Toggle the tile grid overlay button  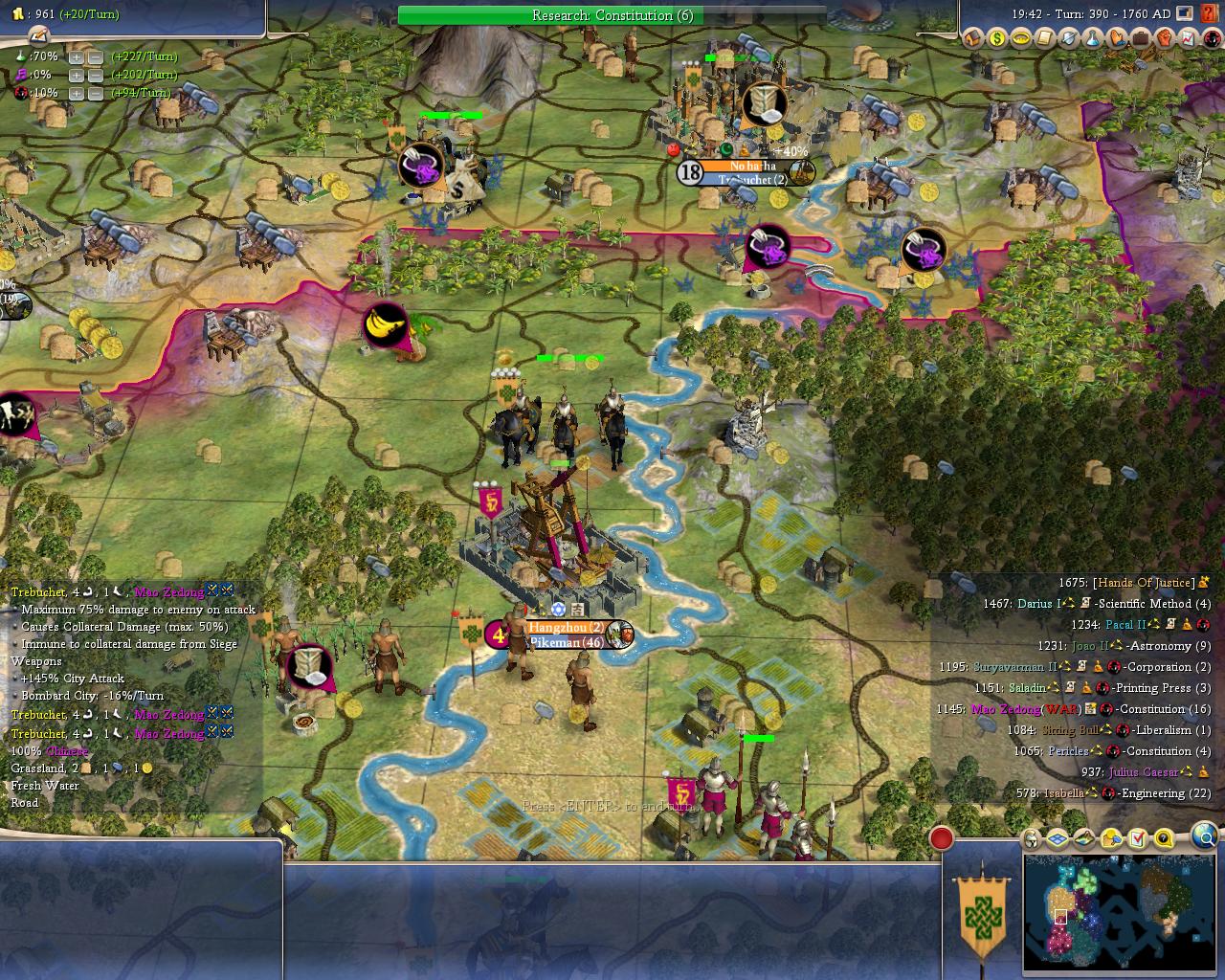click(1058, 839)
